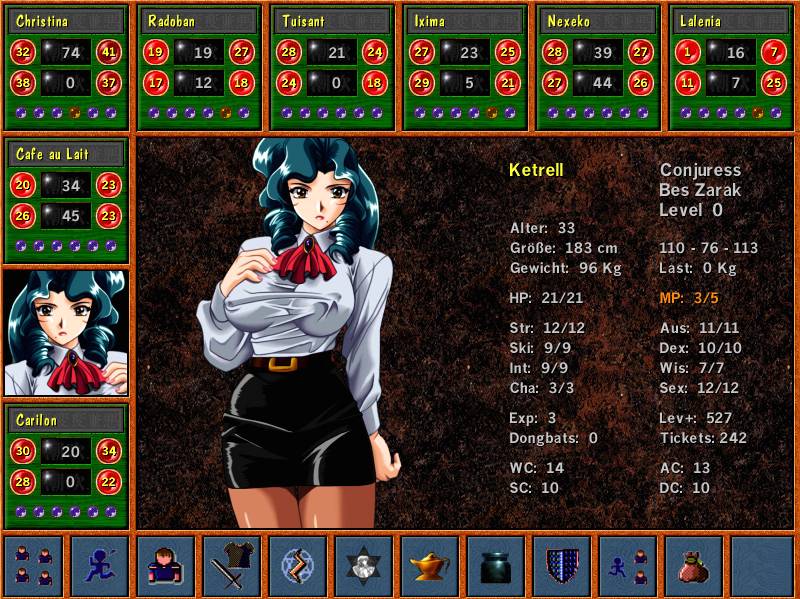Select the golden magic lamp icon
The image size is (800, 599).
(430, 566)
